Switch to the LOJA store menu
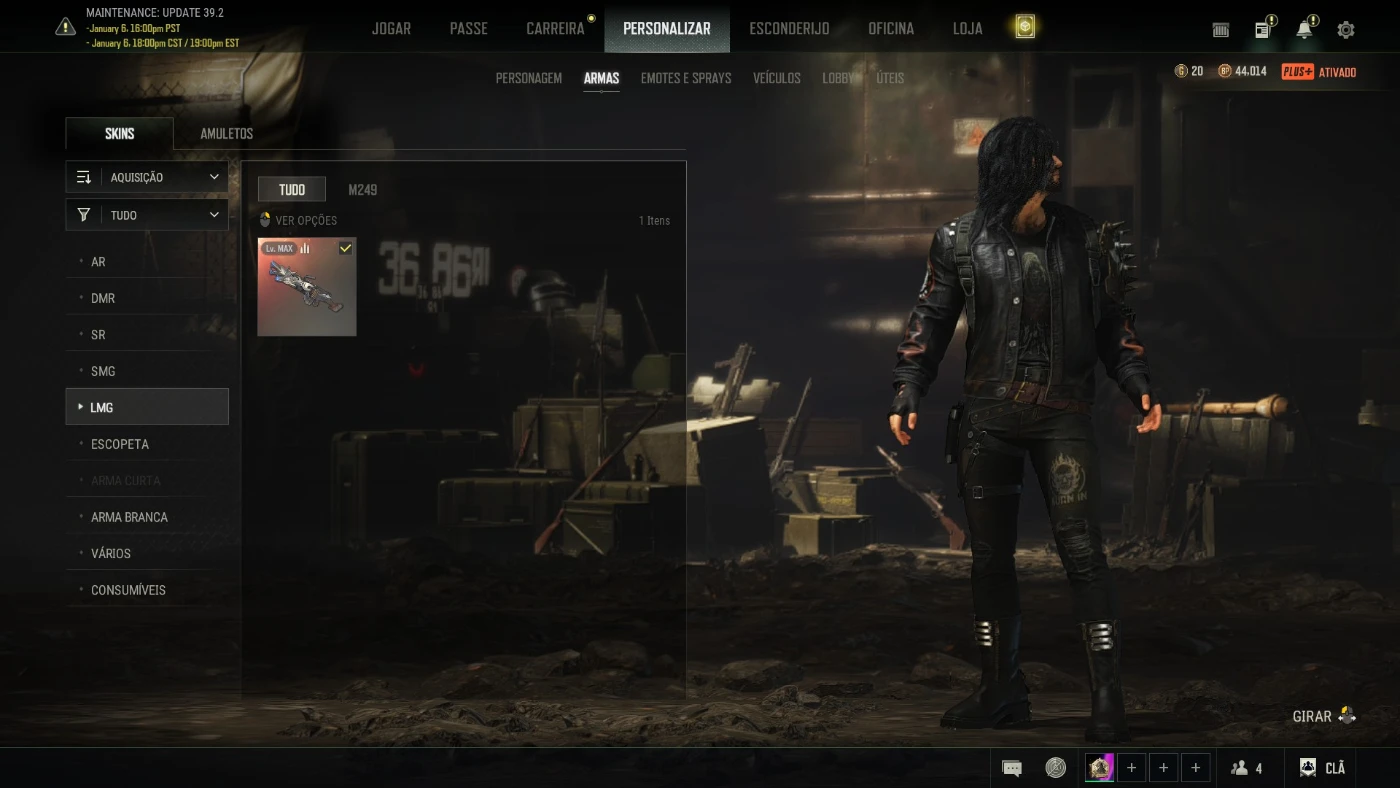Viewport: 1400px width, 788px height. [x=967, y=28]
